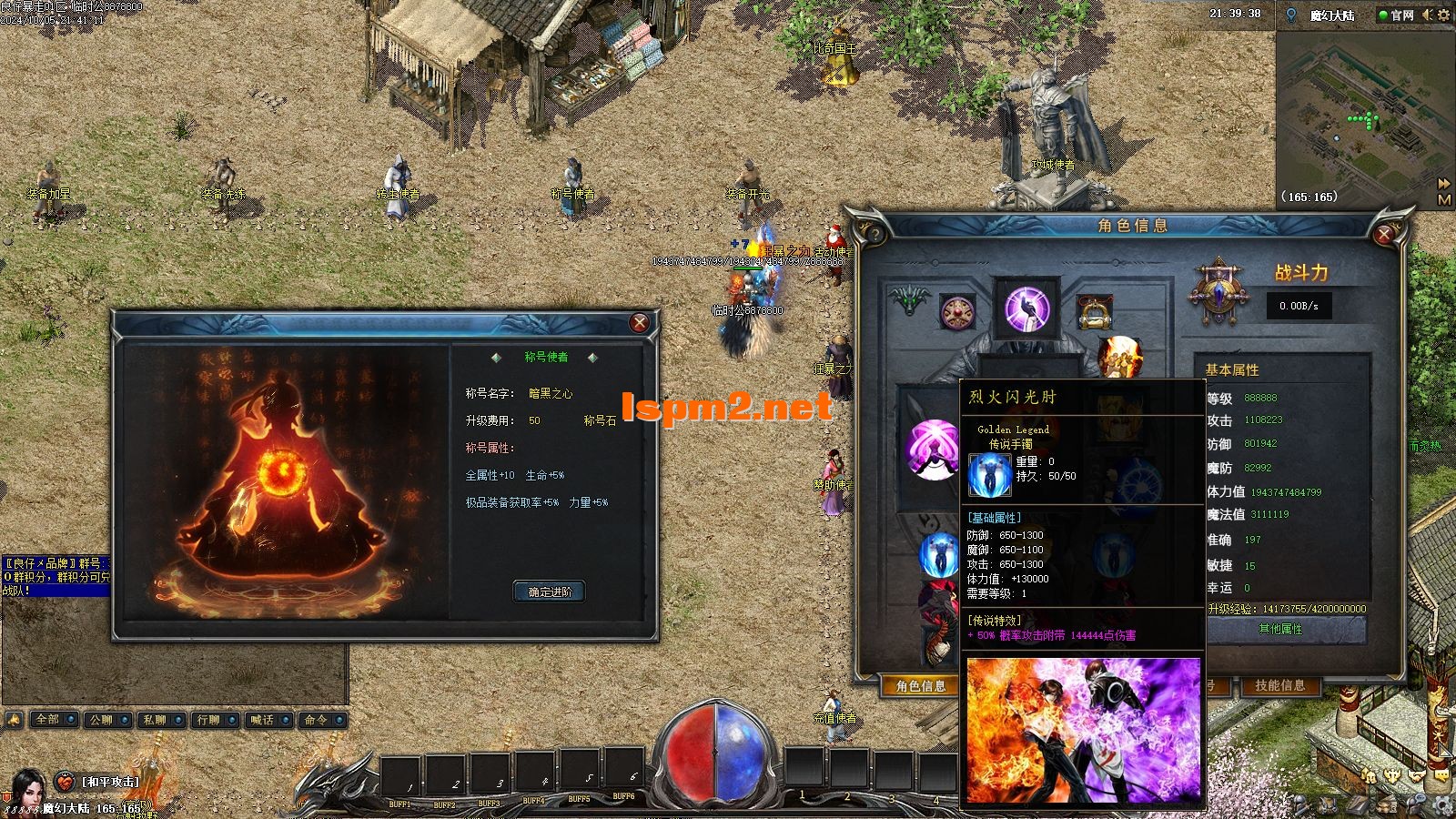This screenshot has width=1456, height=819.
Task: Select the 角色信息 character info tab
Action: (920, 686)
